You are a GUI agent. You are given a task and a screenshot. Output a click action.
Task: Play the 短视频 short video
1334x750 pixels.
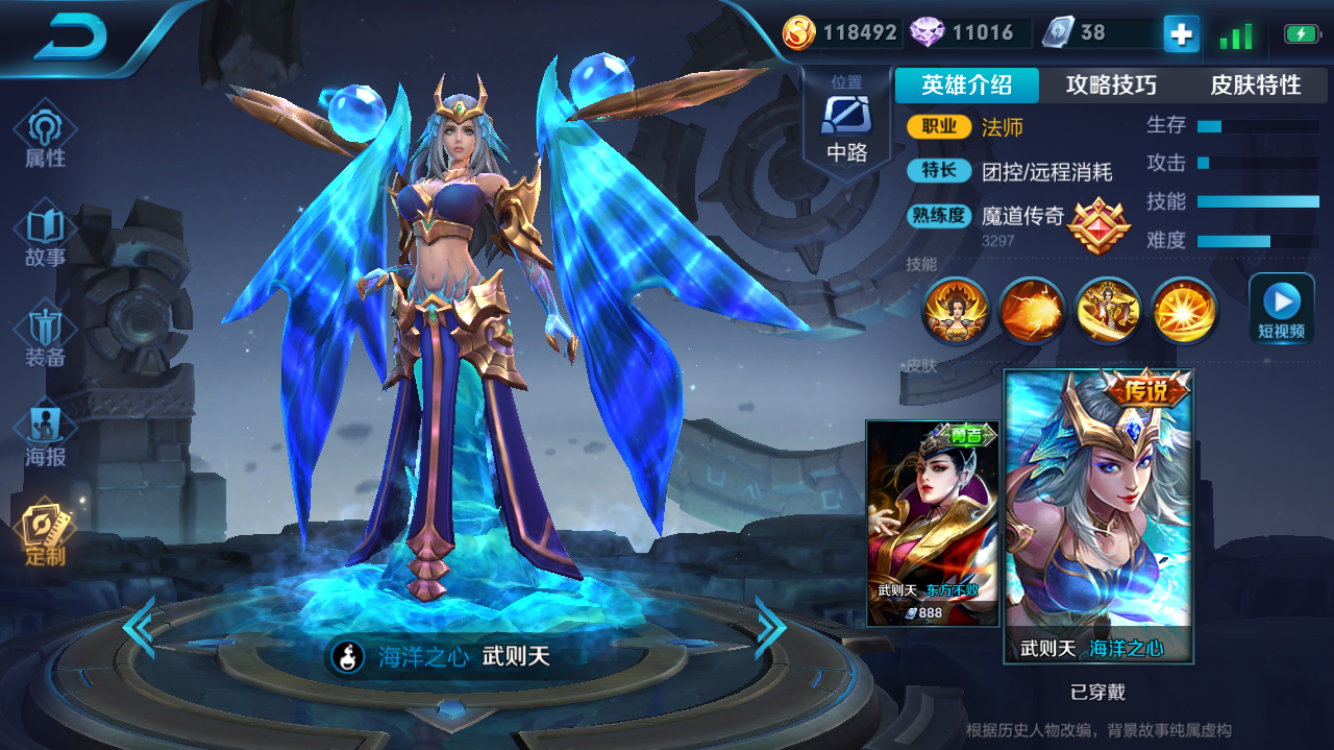(1281, 308)
